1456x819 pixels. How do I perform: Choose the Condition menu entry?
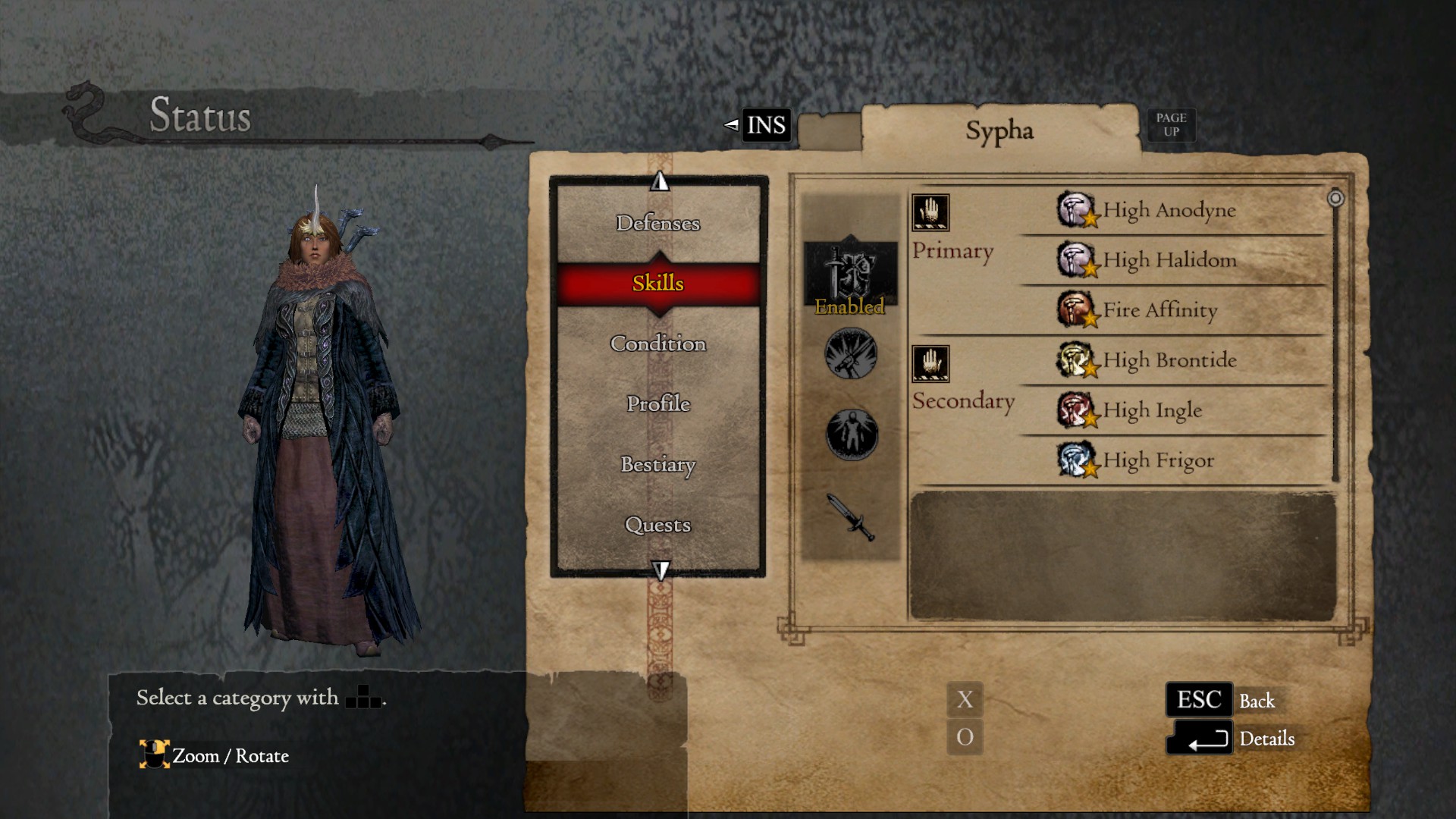657,344
